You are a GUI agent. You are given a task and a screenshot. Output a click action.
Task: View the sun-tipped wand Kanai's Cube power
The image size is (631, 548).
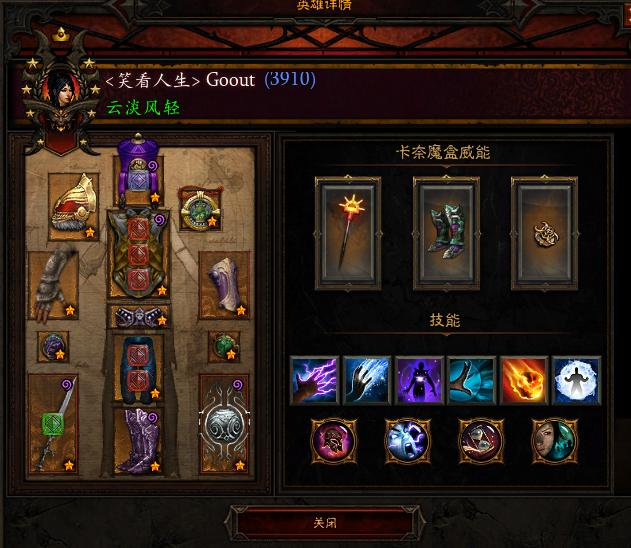pyautogui.click(x=348, y=233)
